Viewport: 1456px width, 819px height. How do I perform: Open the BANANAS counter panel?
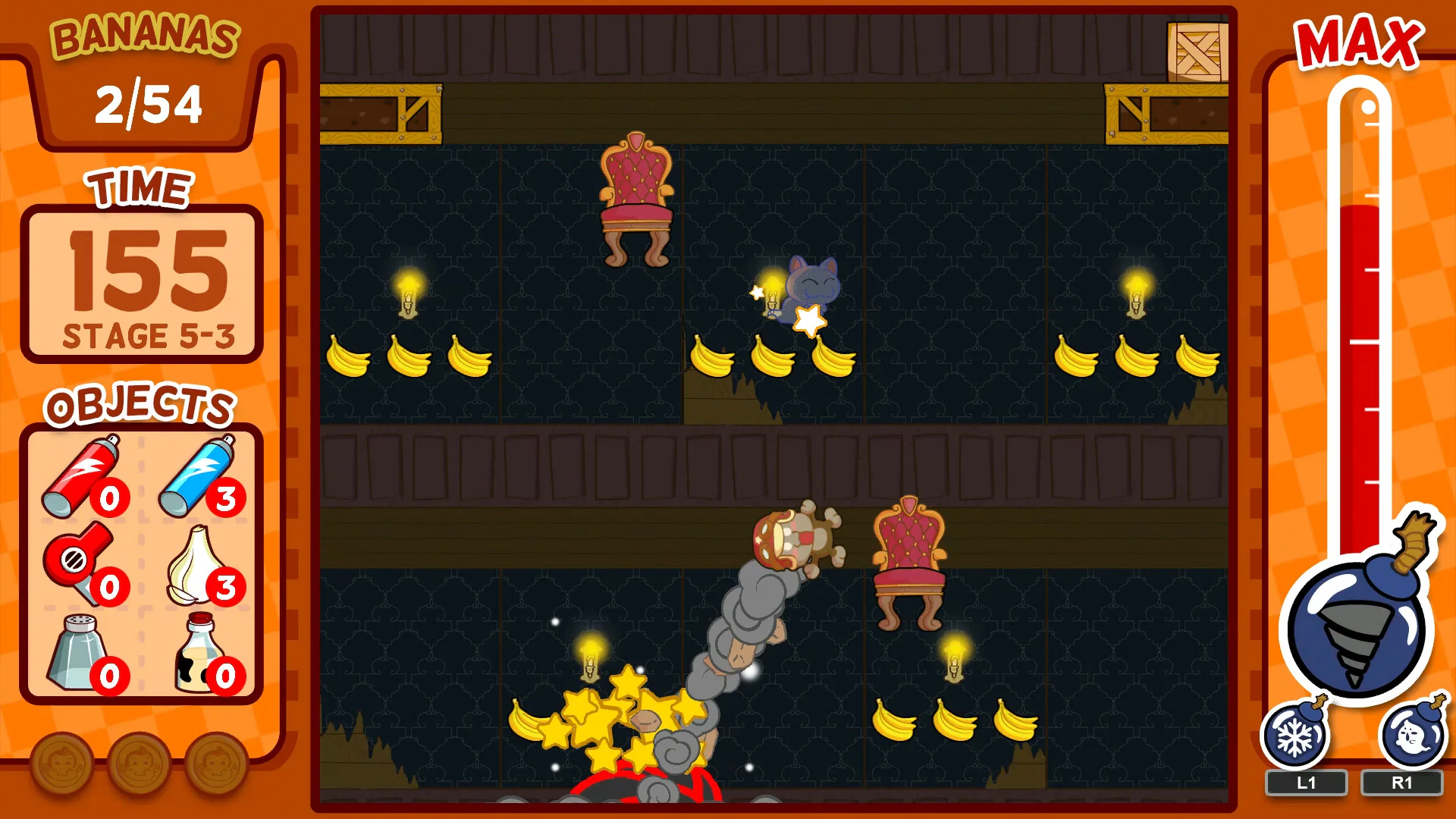[x=144, y=102]
